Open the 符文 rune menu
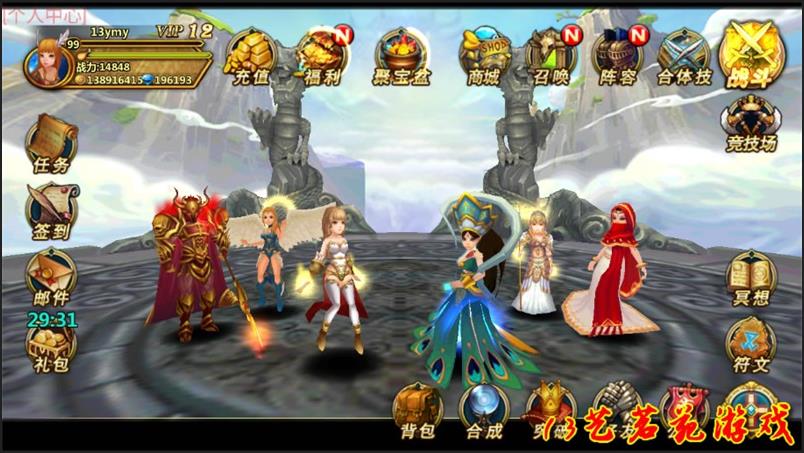The width and height of the screenshot is (804, 453). (x=751, y=345)
